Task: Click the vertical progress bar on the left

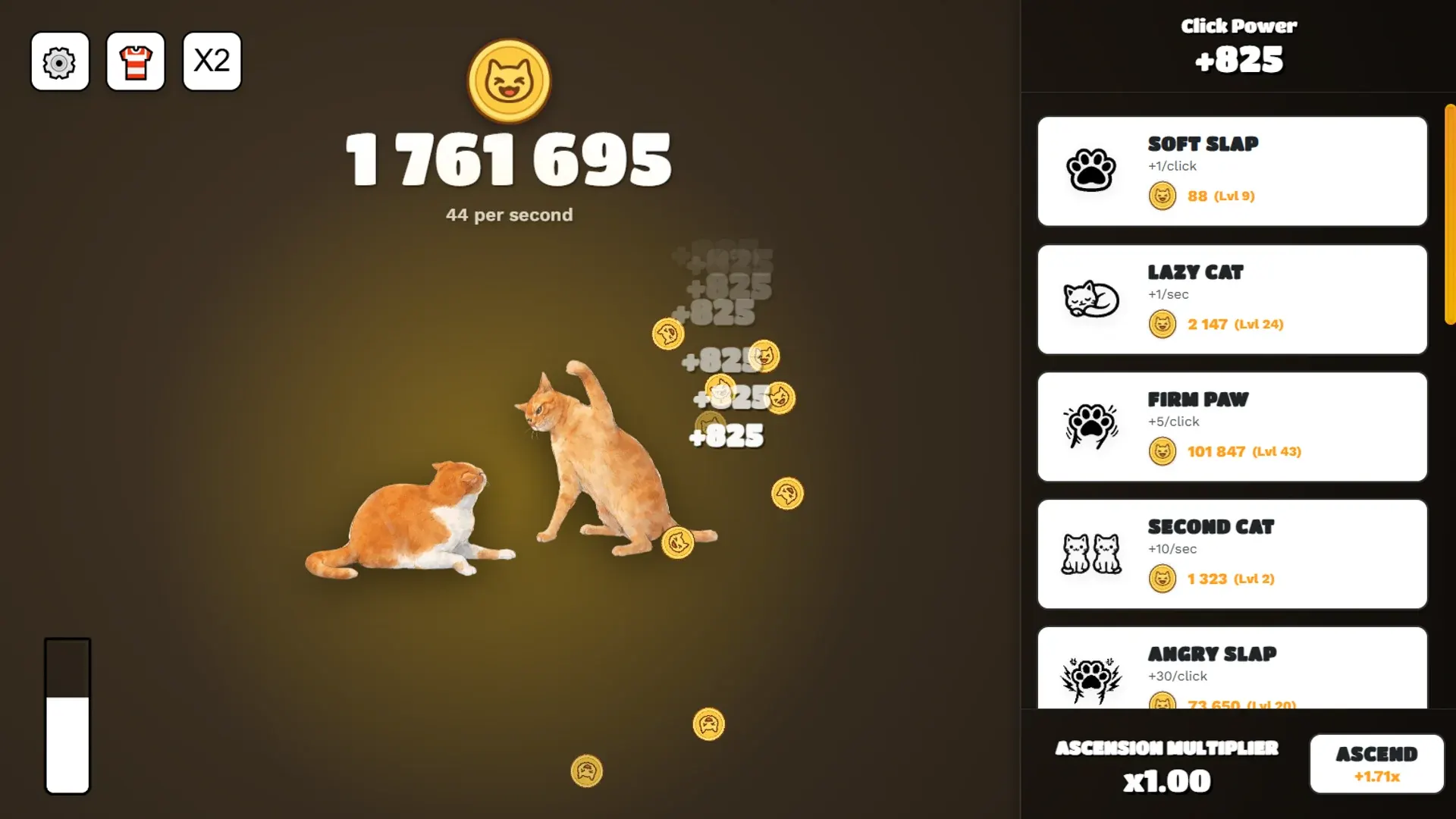Action: tap(67, 717)
